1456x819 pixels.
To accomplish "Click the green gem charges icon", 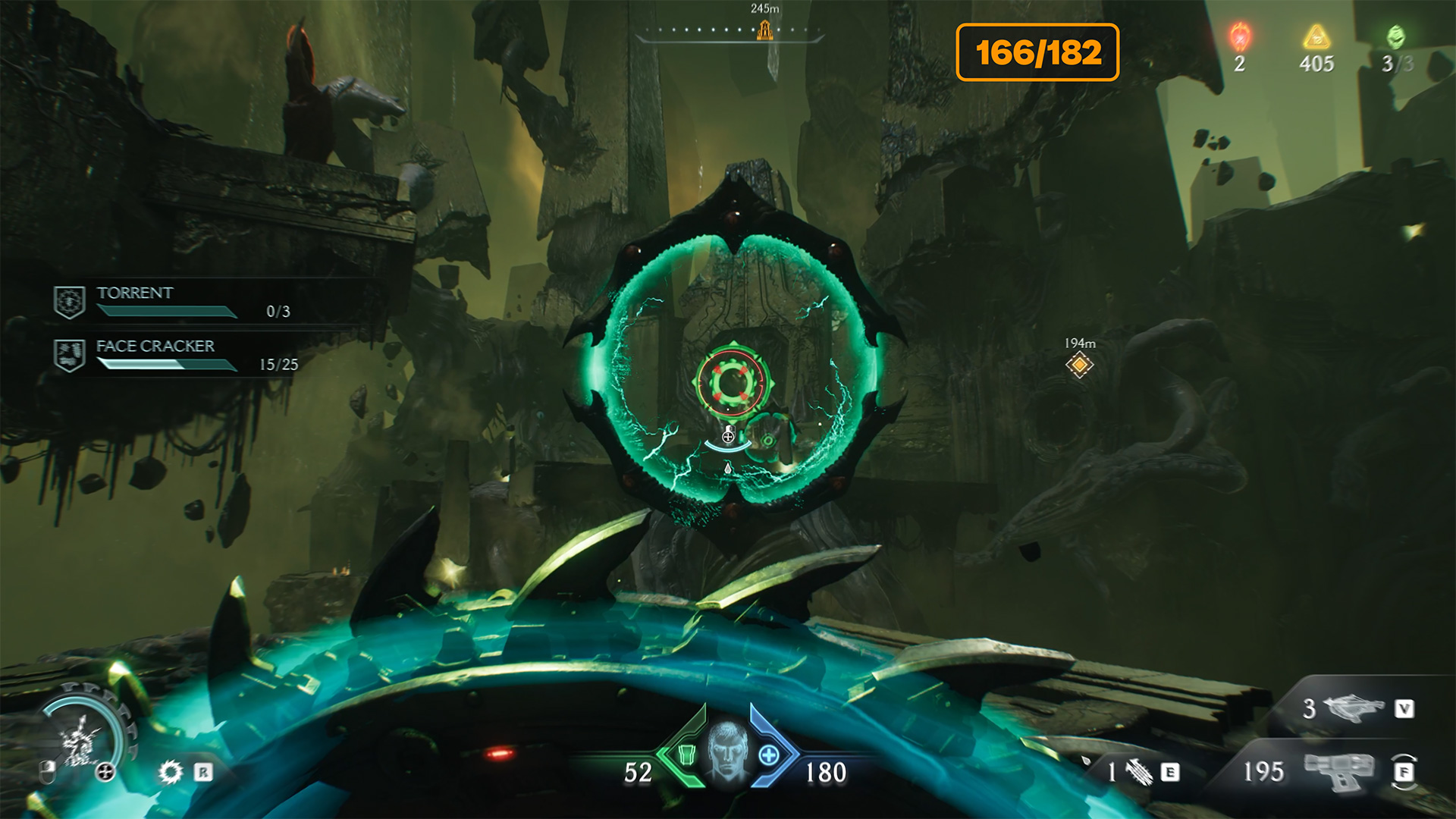I will (1395, 36).
